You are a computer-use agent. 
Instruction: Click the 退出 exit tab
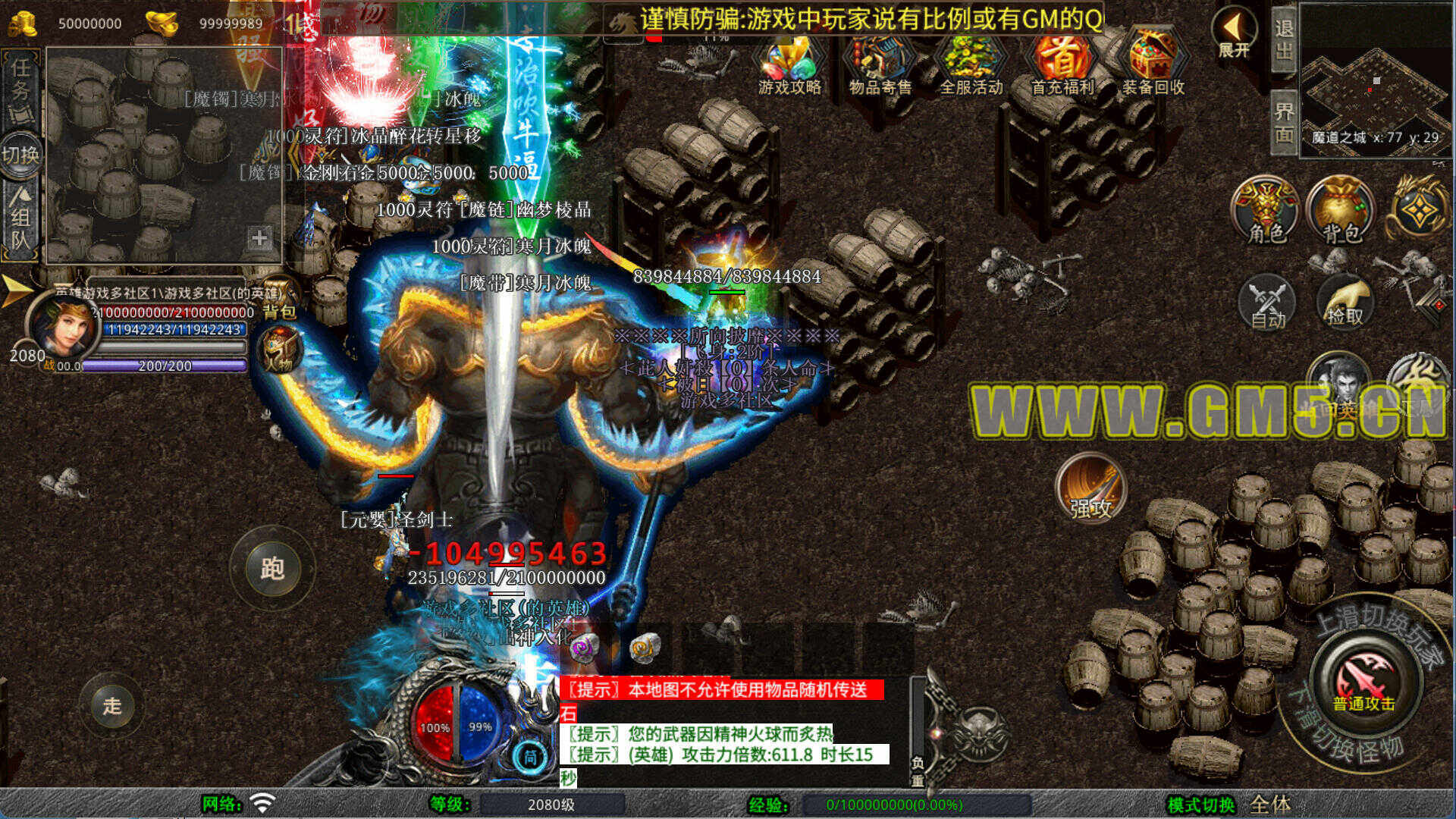(x=1284, y=39)
